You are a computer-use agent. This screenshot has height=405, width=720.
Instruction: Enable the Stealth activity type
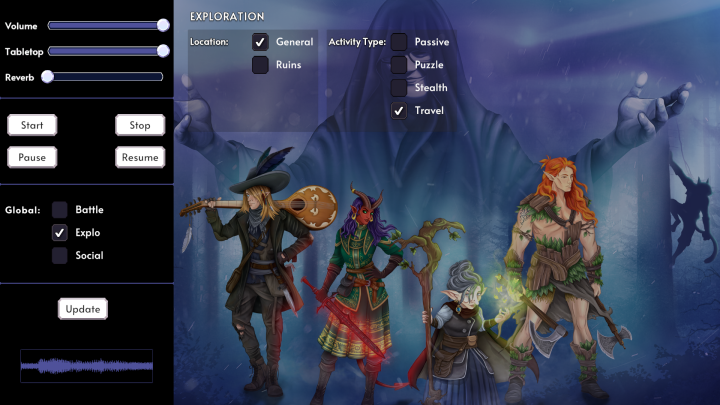click(x=399, y=88)
